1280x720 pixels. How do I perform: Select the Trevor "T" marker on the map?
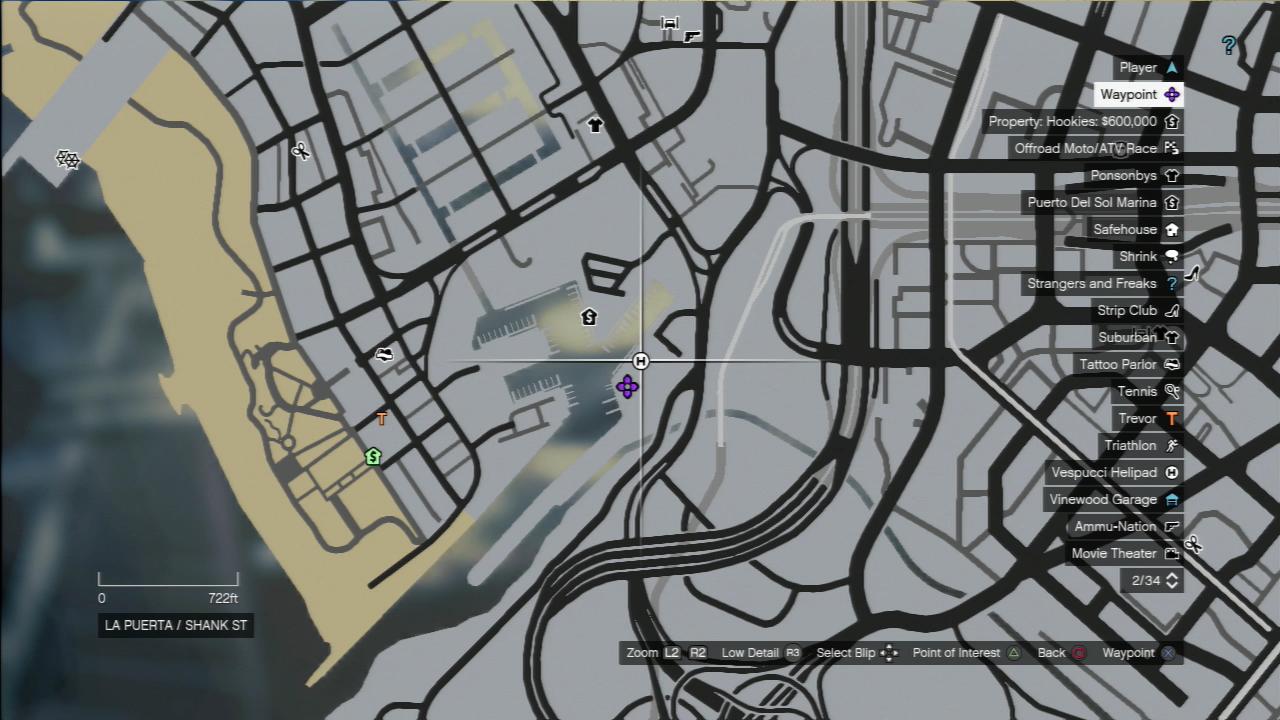(x=382, y=419)
